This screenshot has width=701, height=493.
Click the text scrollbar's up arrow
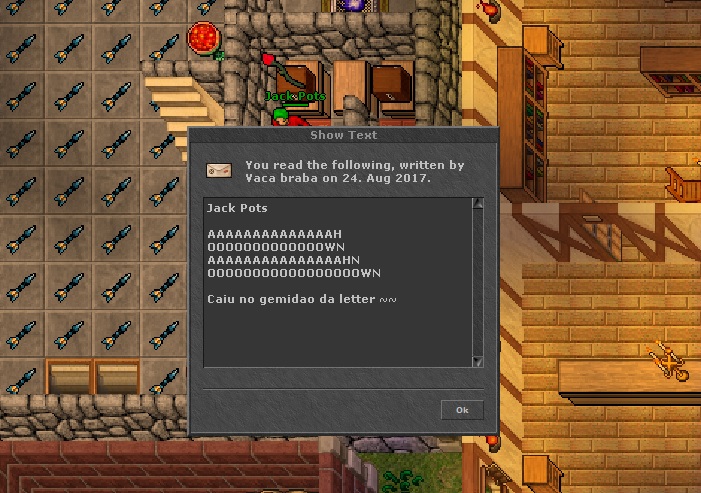point(478,204)
